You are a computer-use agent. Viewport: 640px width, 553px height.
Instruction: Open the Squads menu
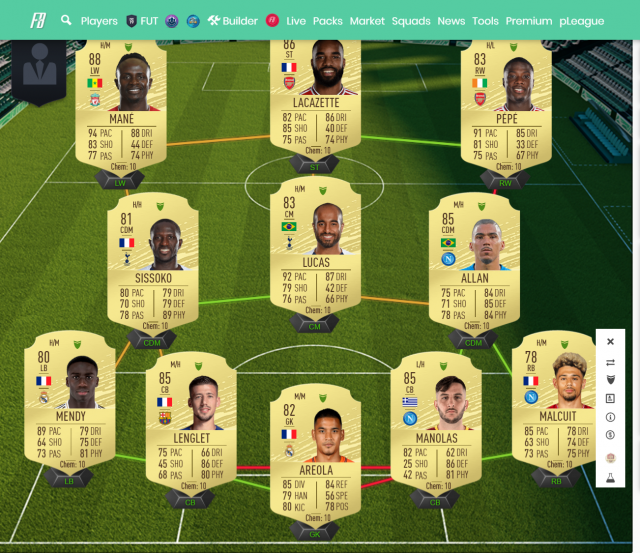[x=411, y=20]
